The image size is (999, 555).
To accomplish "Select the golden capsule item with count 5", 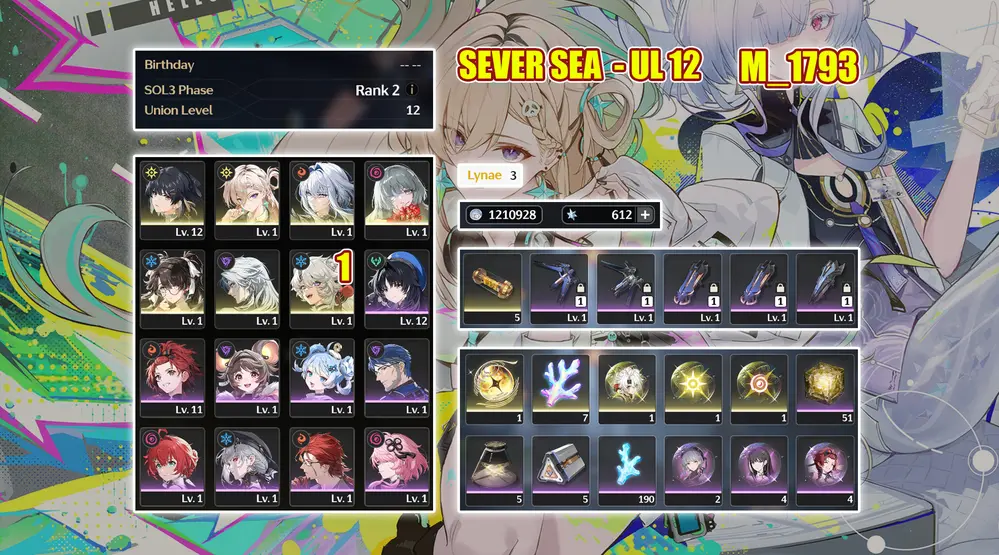I will click(x=492, y=285).
